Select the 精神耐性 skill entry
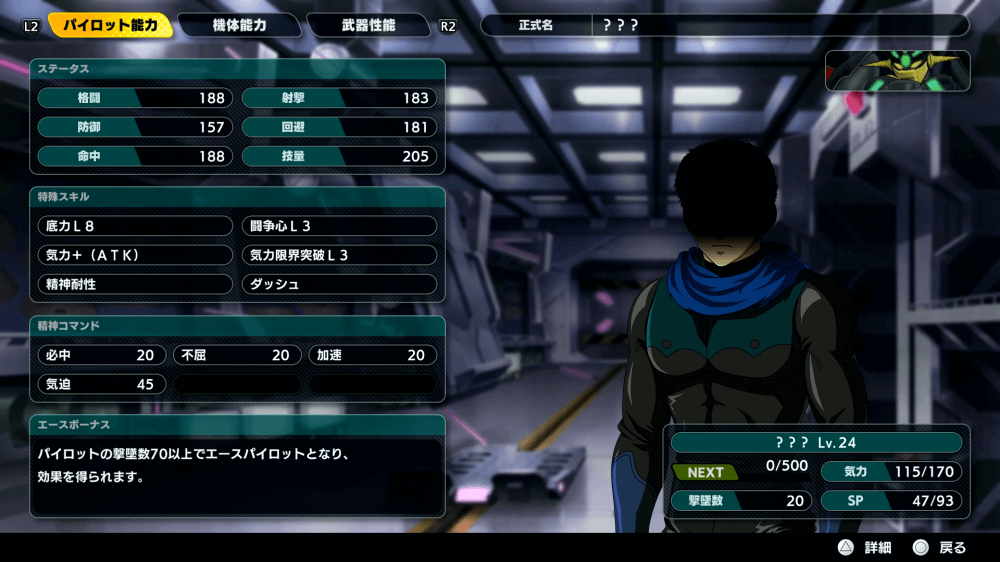 click(135, 284)
